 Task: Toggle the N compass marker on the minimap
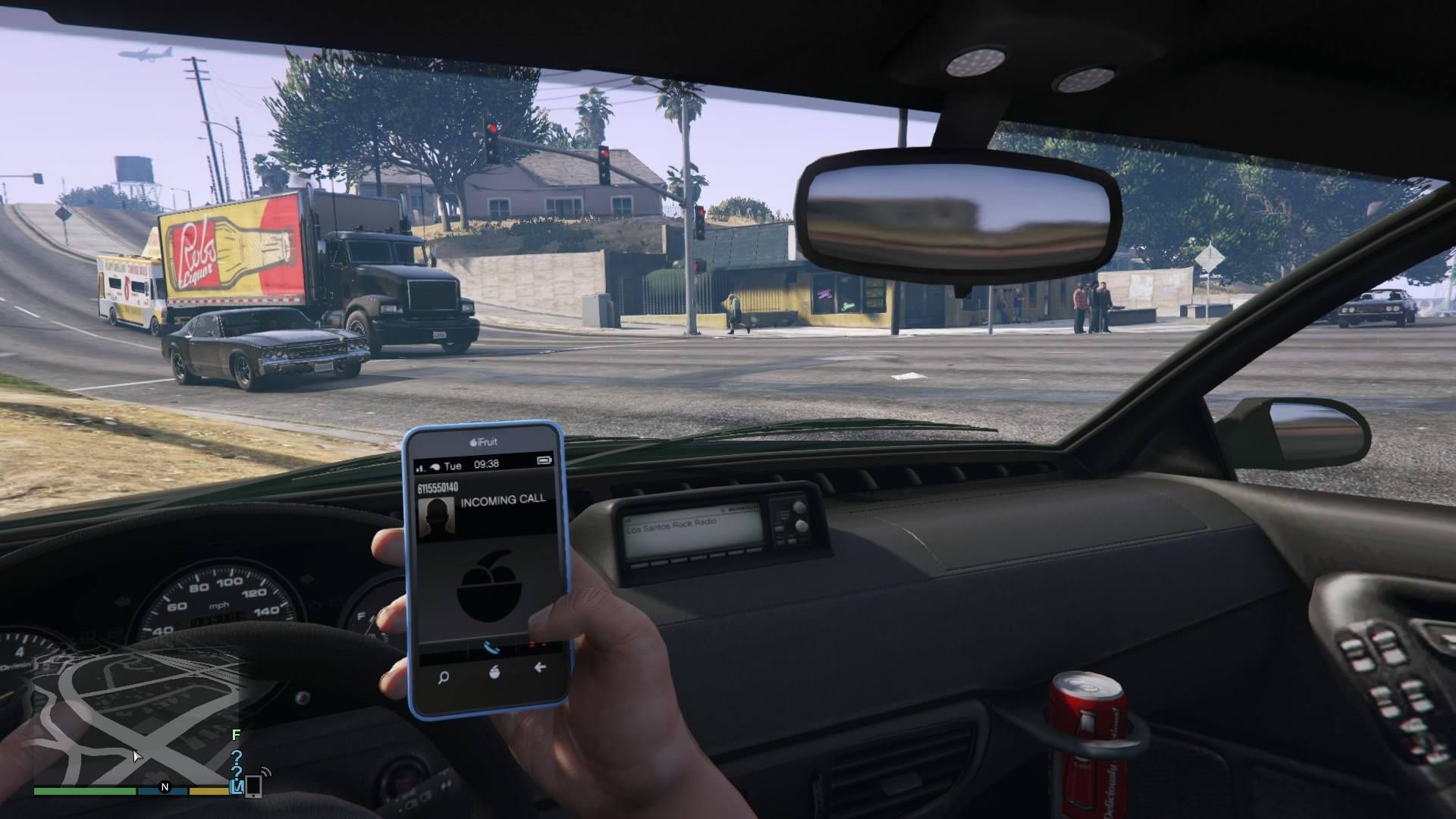click(165, 787)
